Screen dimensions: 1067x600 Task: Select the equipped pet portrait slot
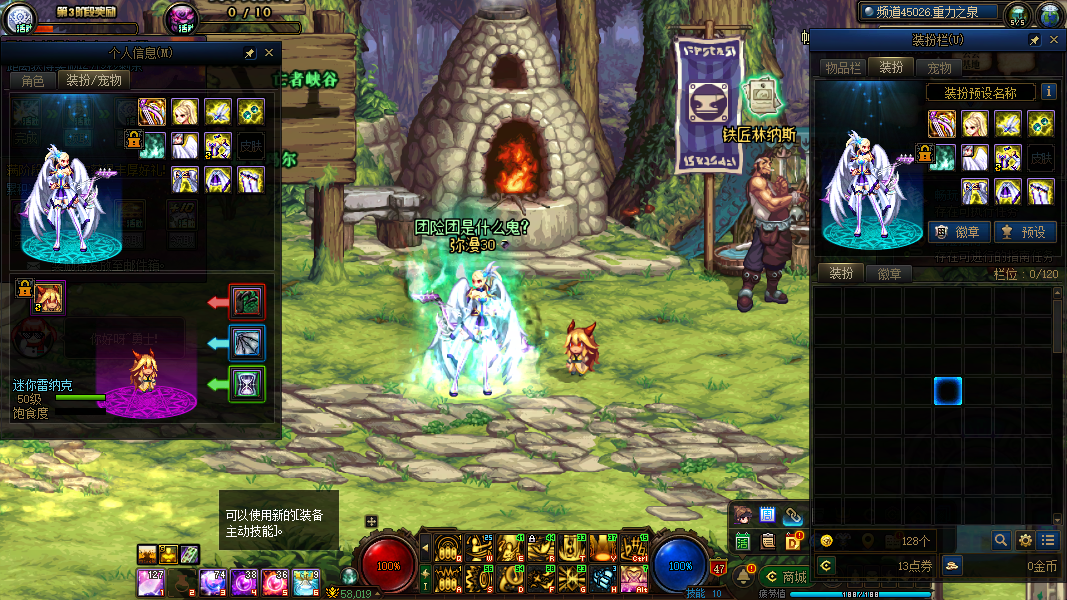tap(48, 296)
